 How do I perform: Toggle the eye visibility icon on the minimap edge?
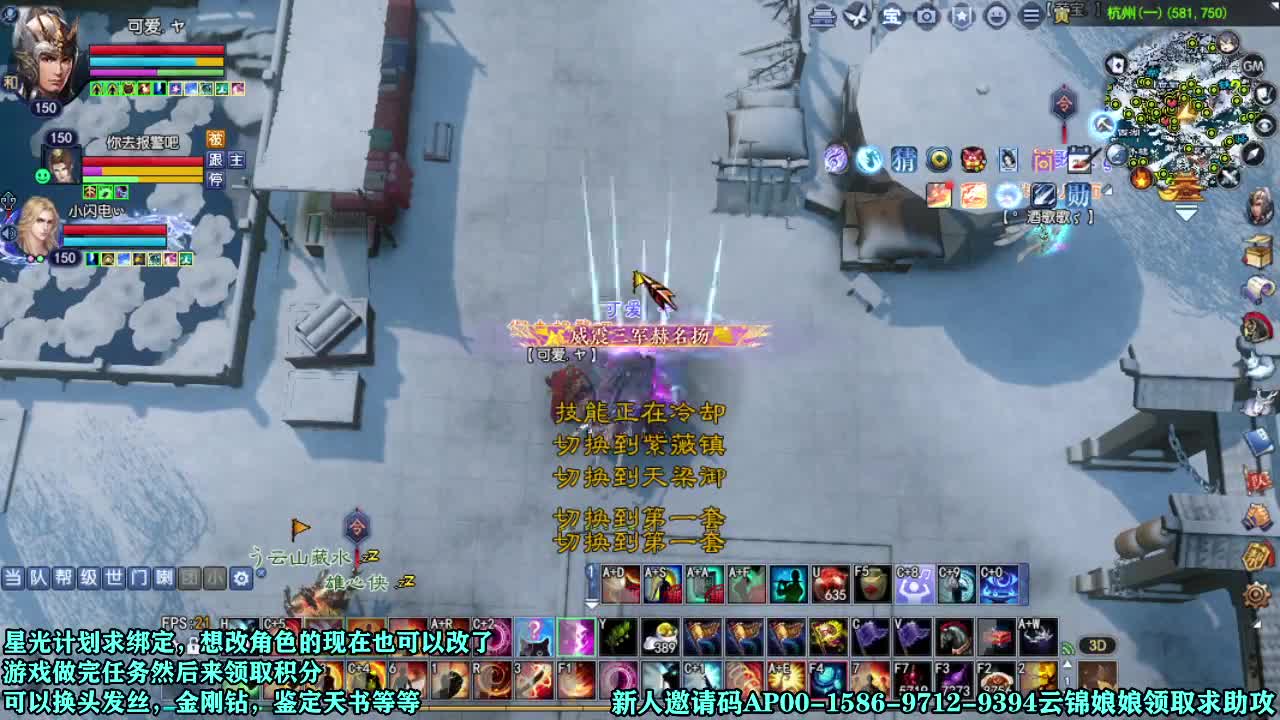[1261, 124]
